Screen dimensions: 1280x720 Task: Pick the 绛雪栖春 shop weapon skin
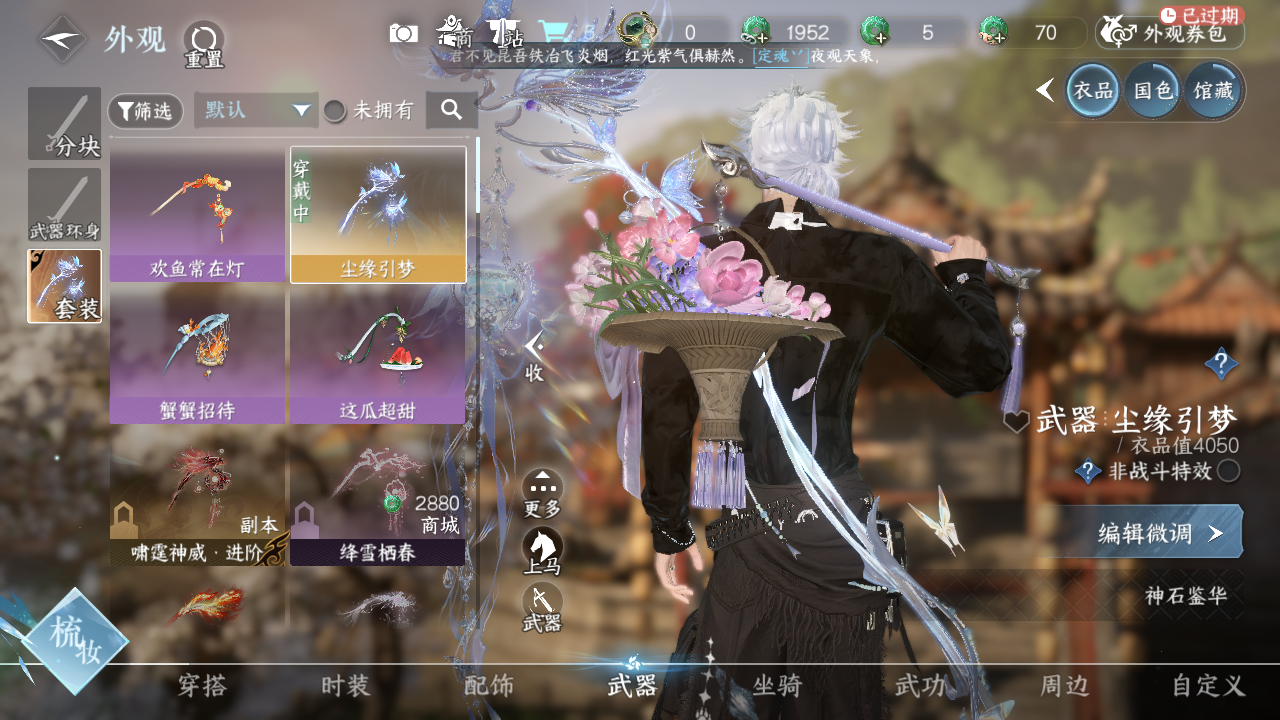click(377, 498)
